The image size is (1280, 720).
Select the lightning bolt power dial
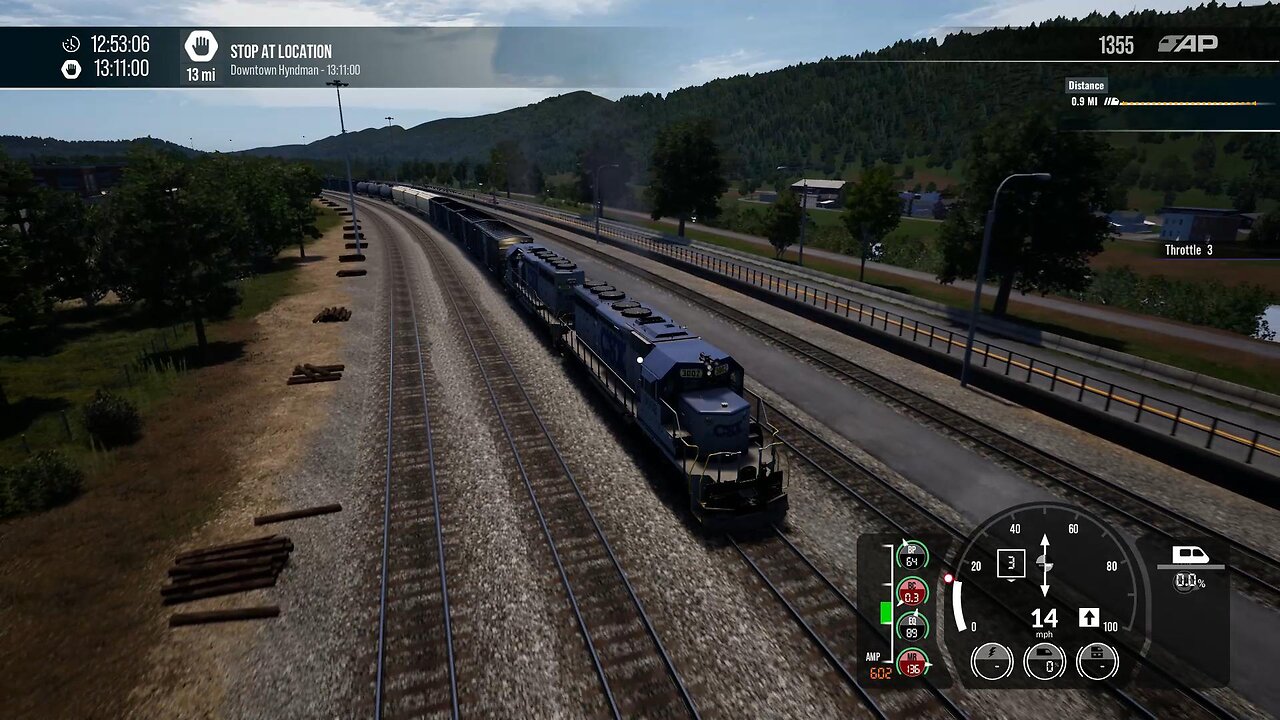coord(991,661)
